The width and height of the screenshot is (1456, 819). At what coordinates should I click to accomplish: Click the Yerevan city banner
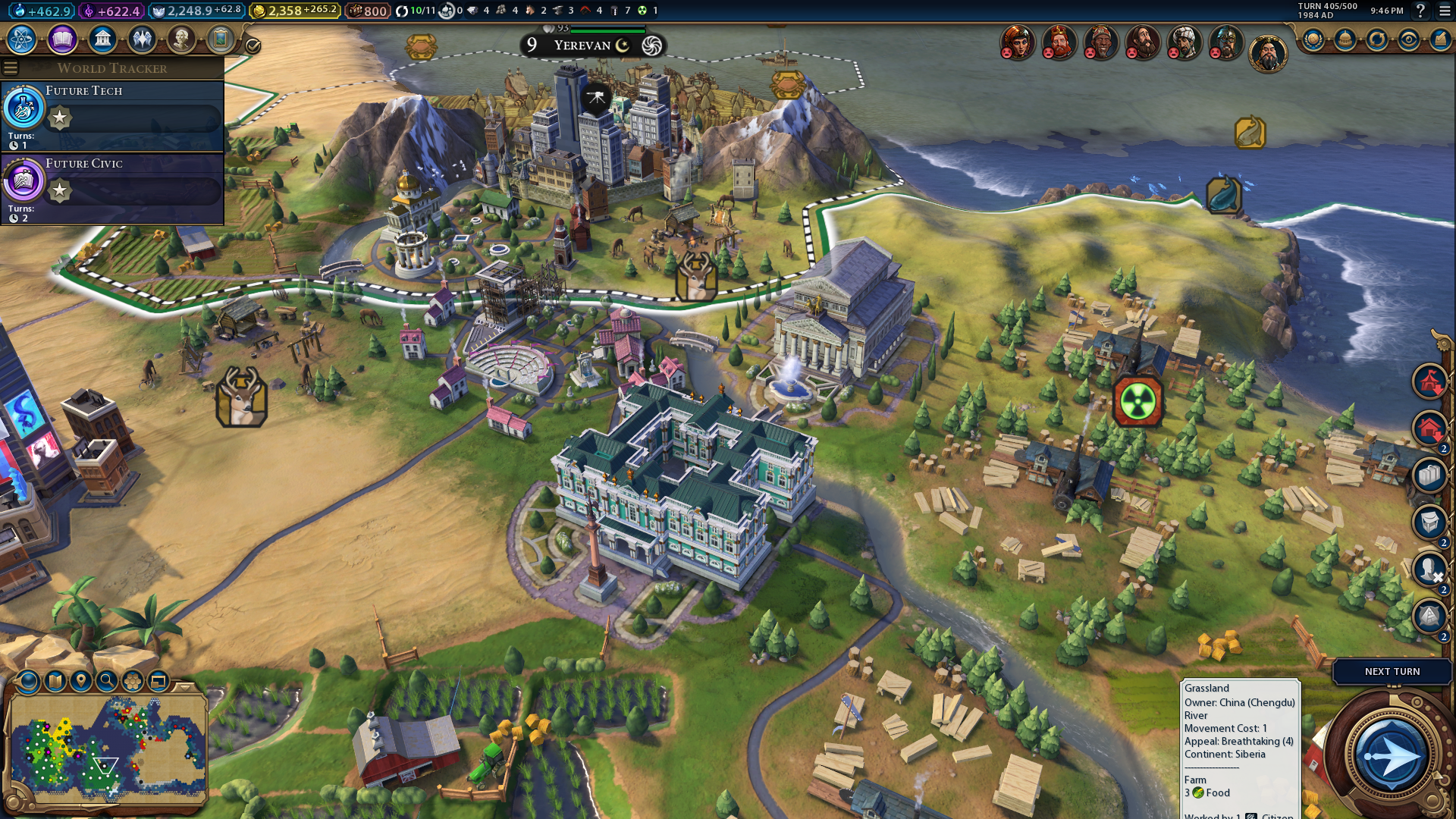[x=582, y=45]
